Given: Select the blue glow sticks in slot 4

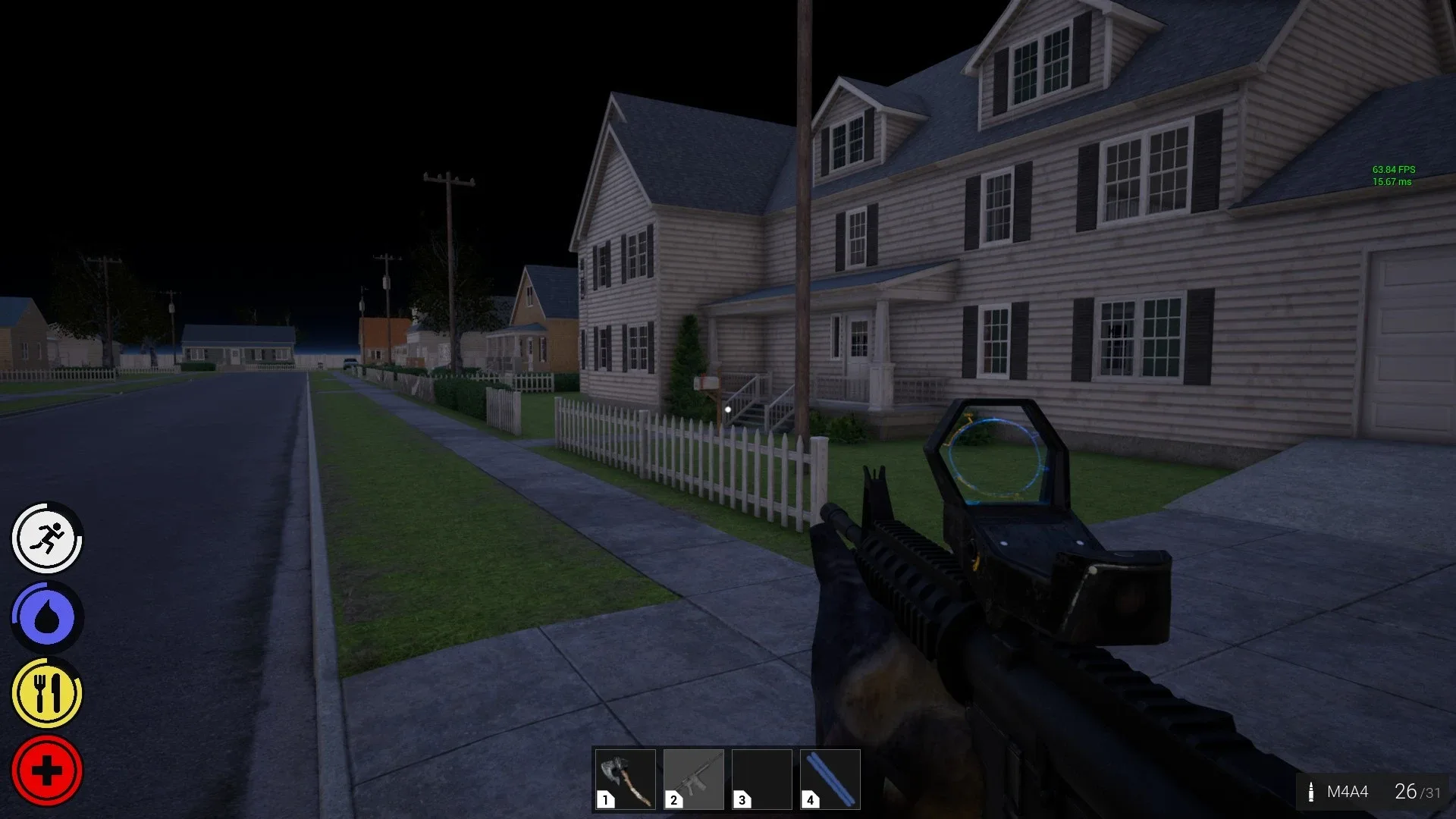Looking at the screenshot, I should (x=831, y=777).
